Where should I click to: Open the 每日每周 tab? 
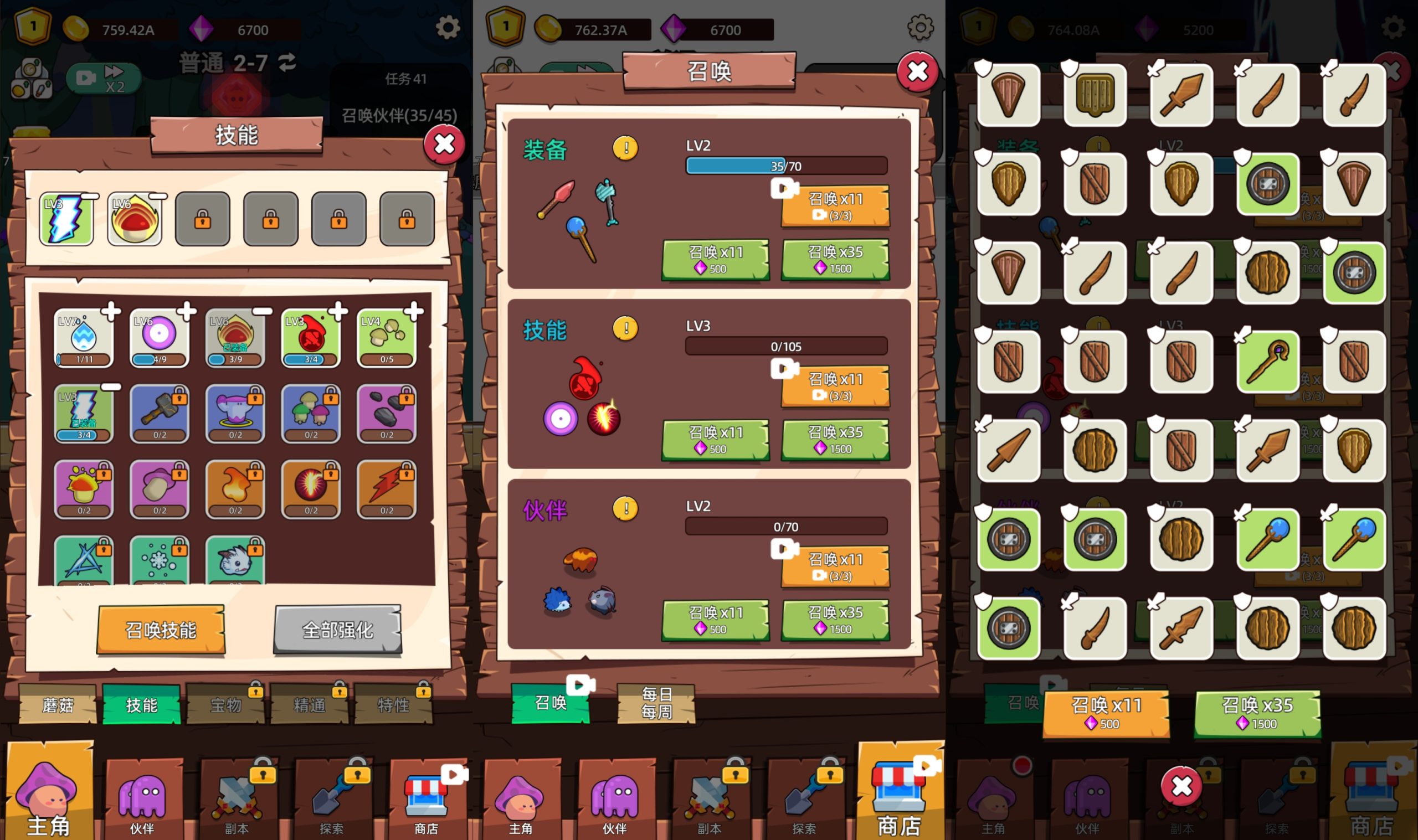pyautogui.click(x=656, y=703)
